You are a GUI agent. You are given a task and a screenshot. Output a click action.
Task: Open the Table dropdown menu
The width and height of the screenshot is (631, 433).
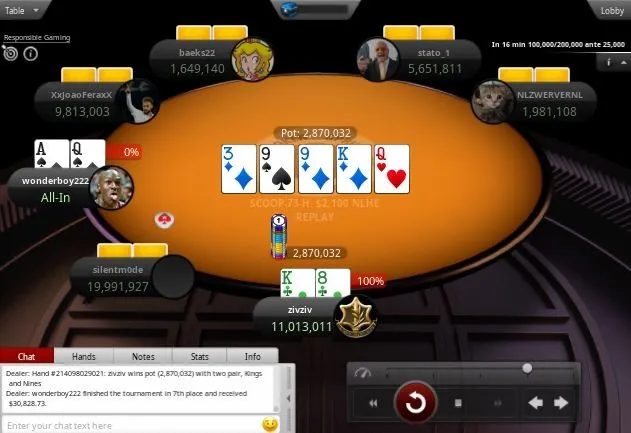22,10
